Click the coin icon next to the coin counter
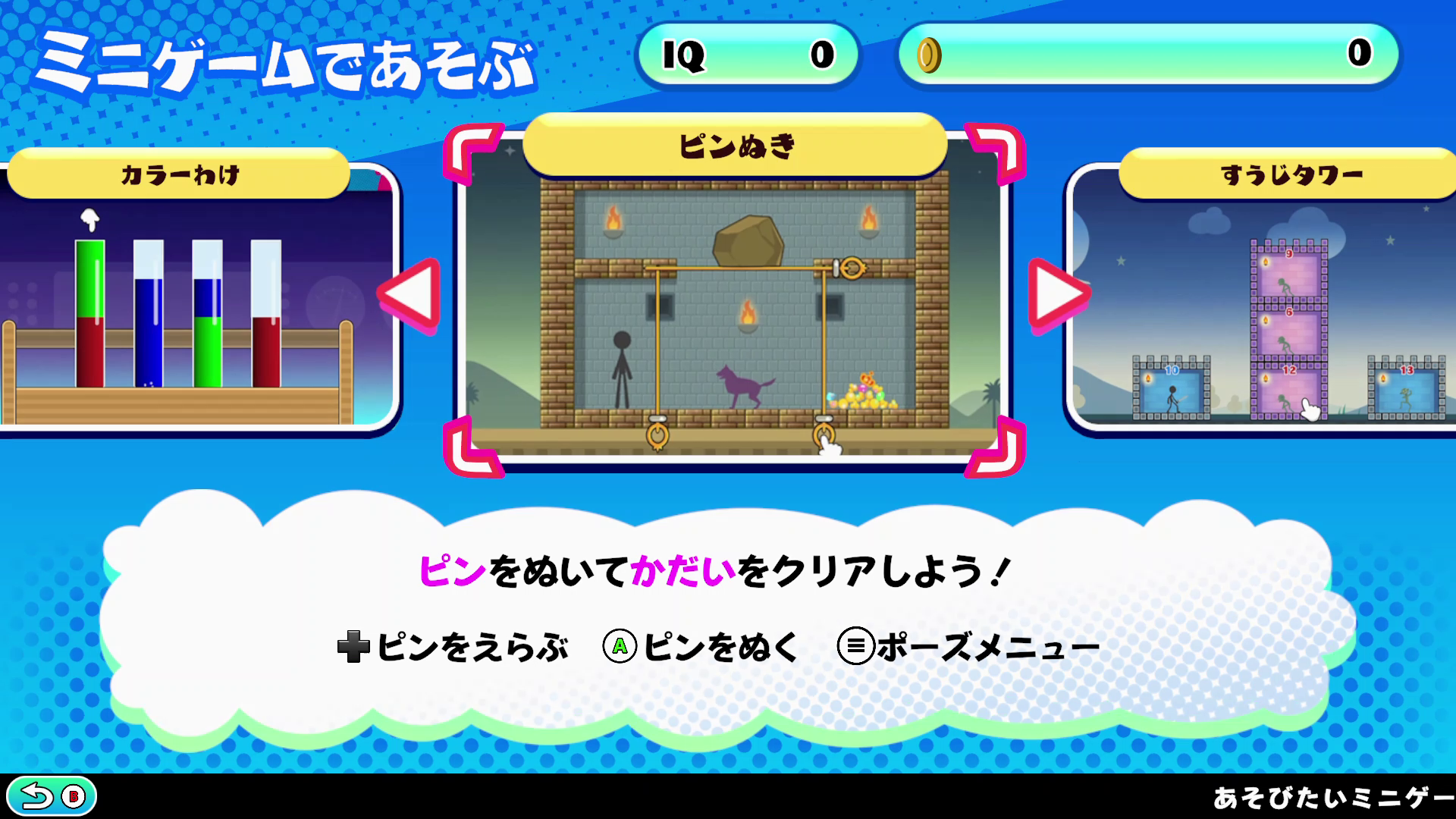Image resolution: width=1456 pixels, height=819 pixels. [931, 53]
